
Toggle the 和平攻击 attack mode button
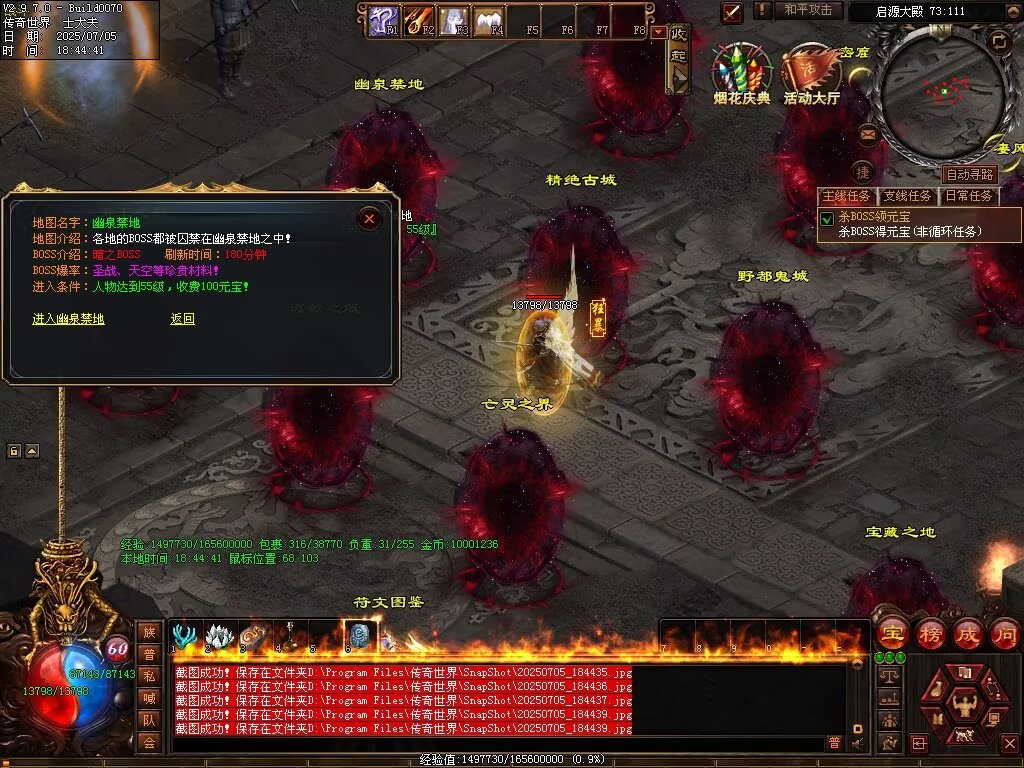(808, 10)
